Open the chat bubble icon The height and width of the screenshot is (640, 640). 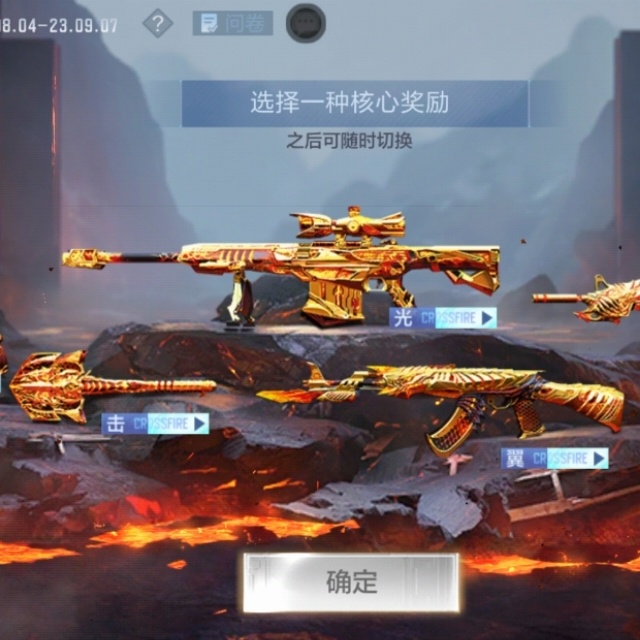[x=305, y=23]
